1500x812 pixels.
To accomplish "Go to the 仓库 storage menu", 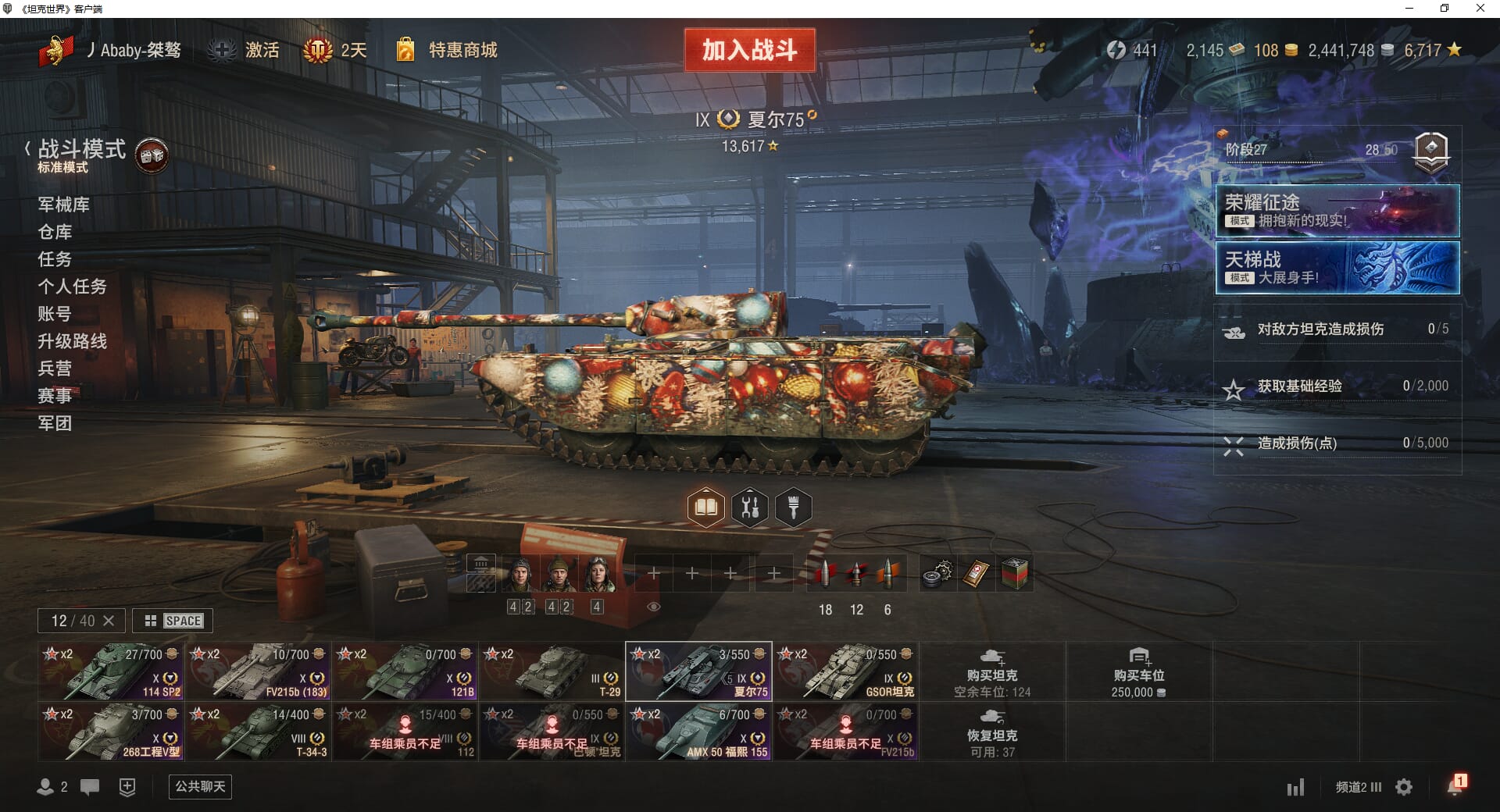I will (x=55, y=232).
